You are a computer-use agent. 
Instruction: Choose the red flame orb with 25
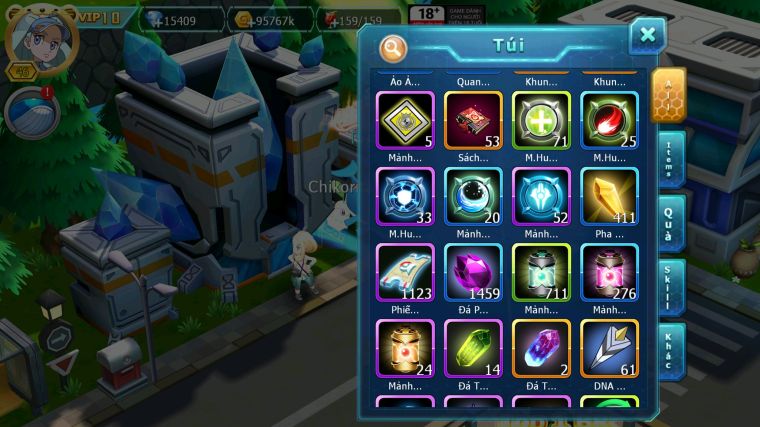pyautogui.click(x=609, y=120)
